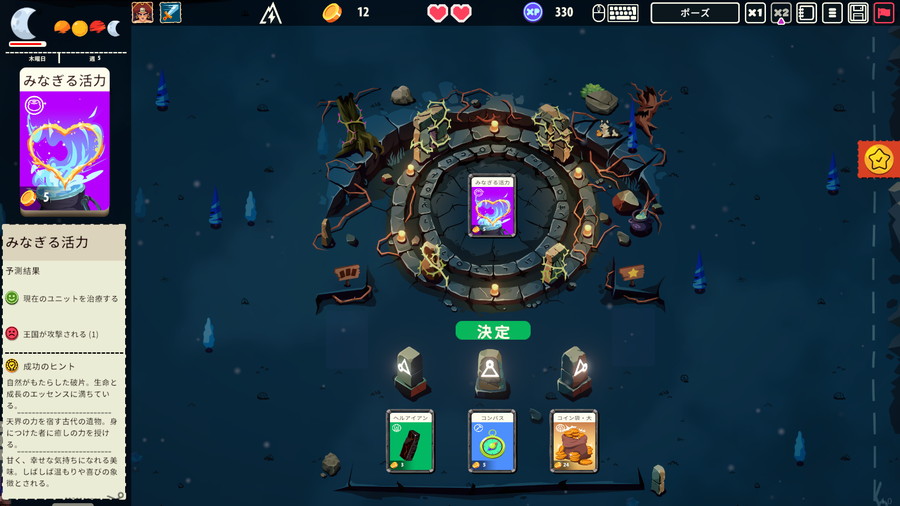Open the mouse and keyboard controls icon

click(614, 13)
